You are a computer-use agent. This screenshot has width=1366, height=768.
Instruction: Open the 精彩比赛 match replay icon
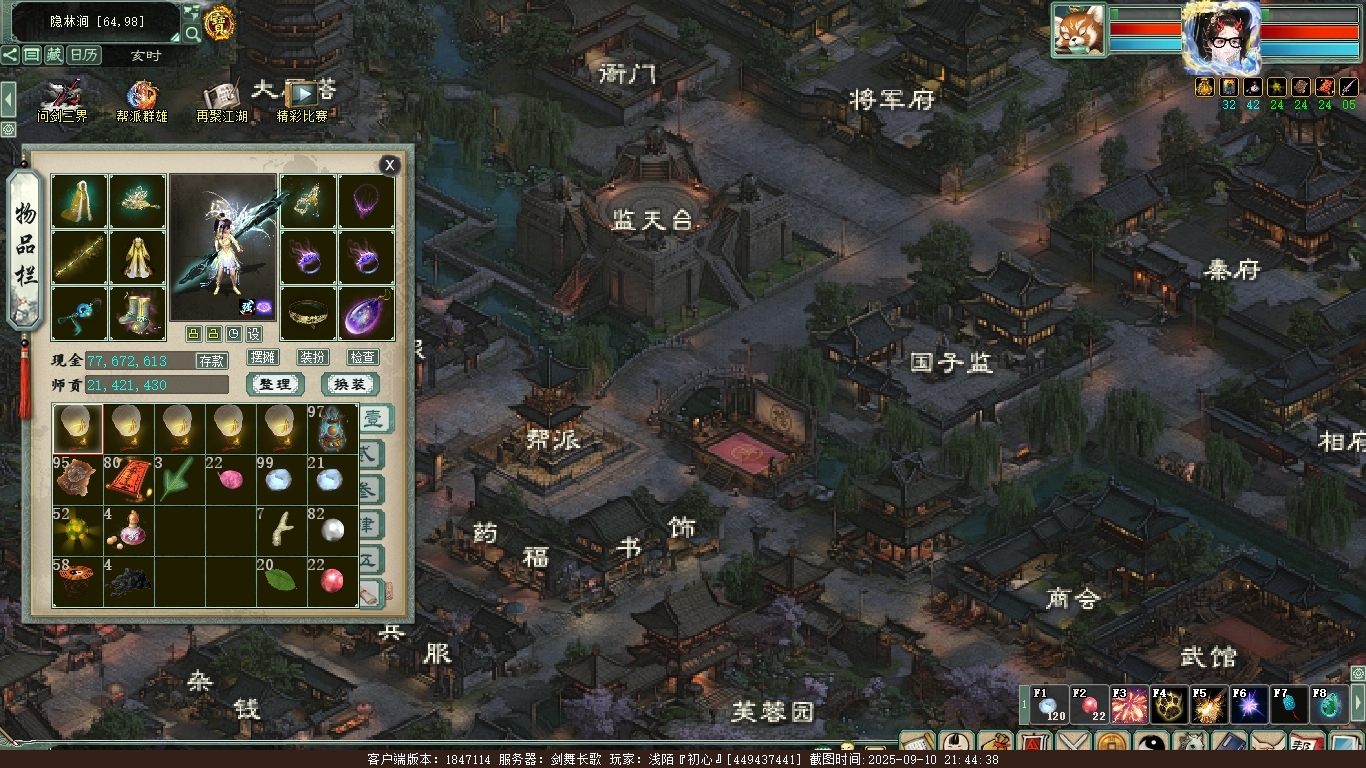pos(302,100)
